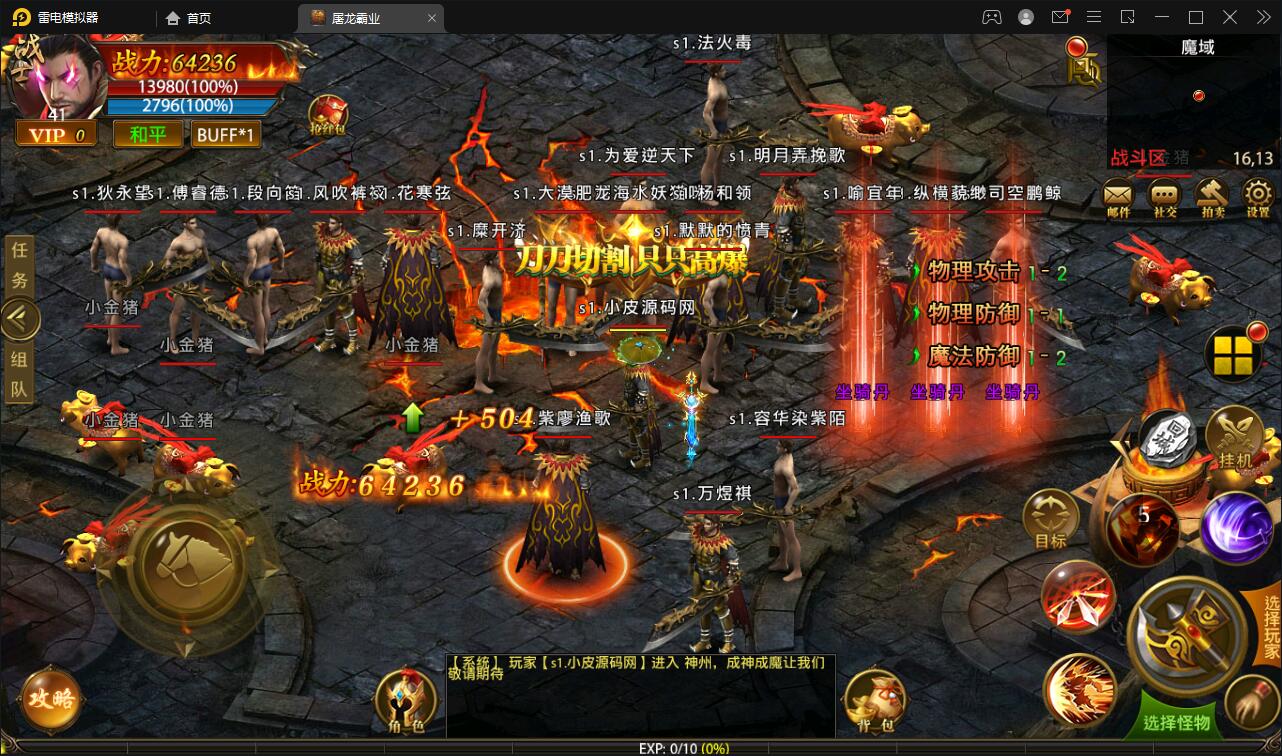Image resolution: width=1282 pixels, height=756 pixels.
Task: Collapse the left sidebar with the arrow
Action: (x=20, y=318)
